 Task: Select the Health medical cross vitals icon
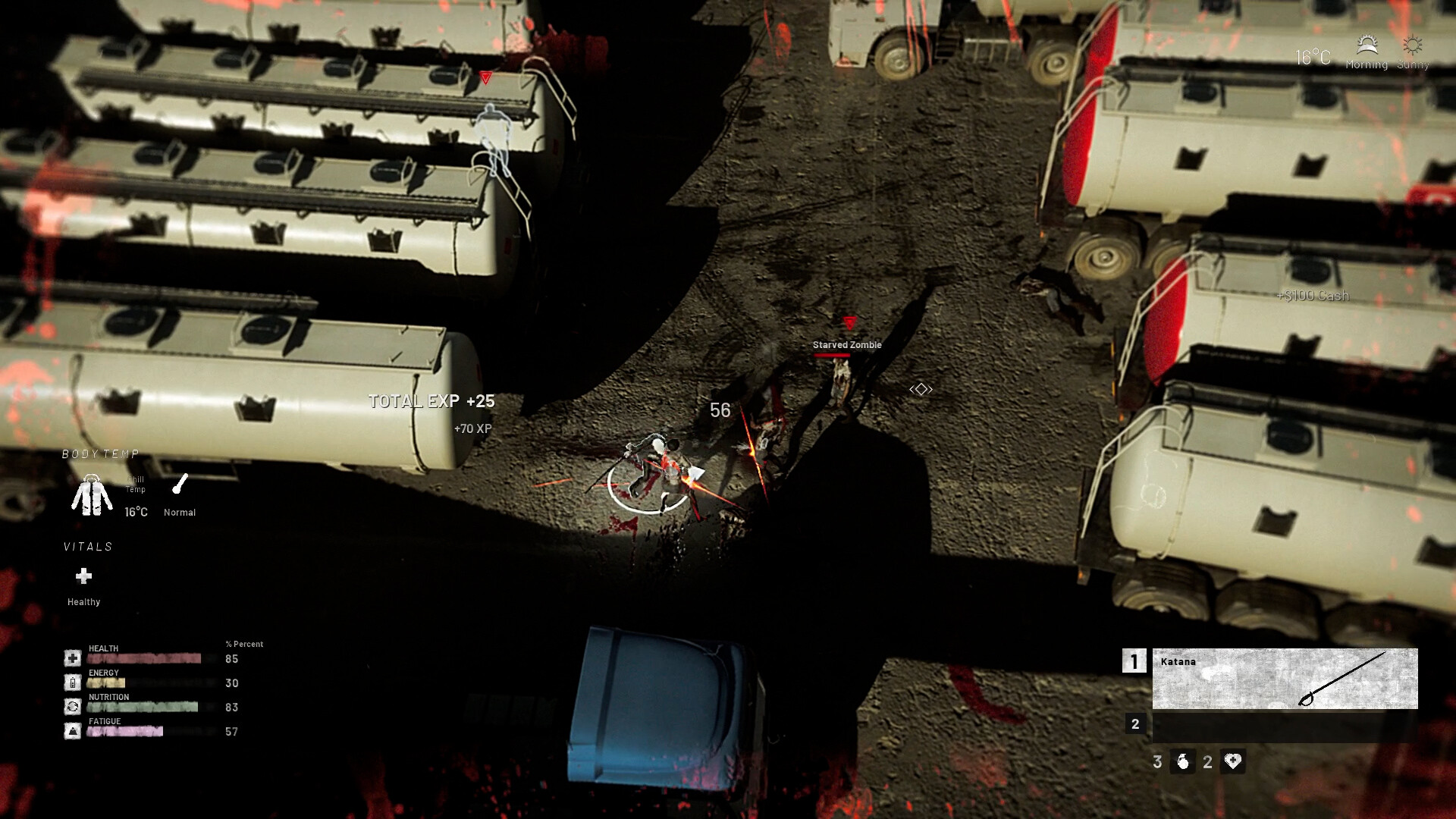point(73,657)
